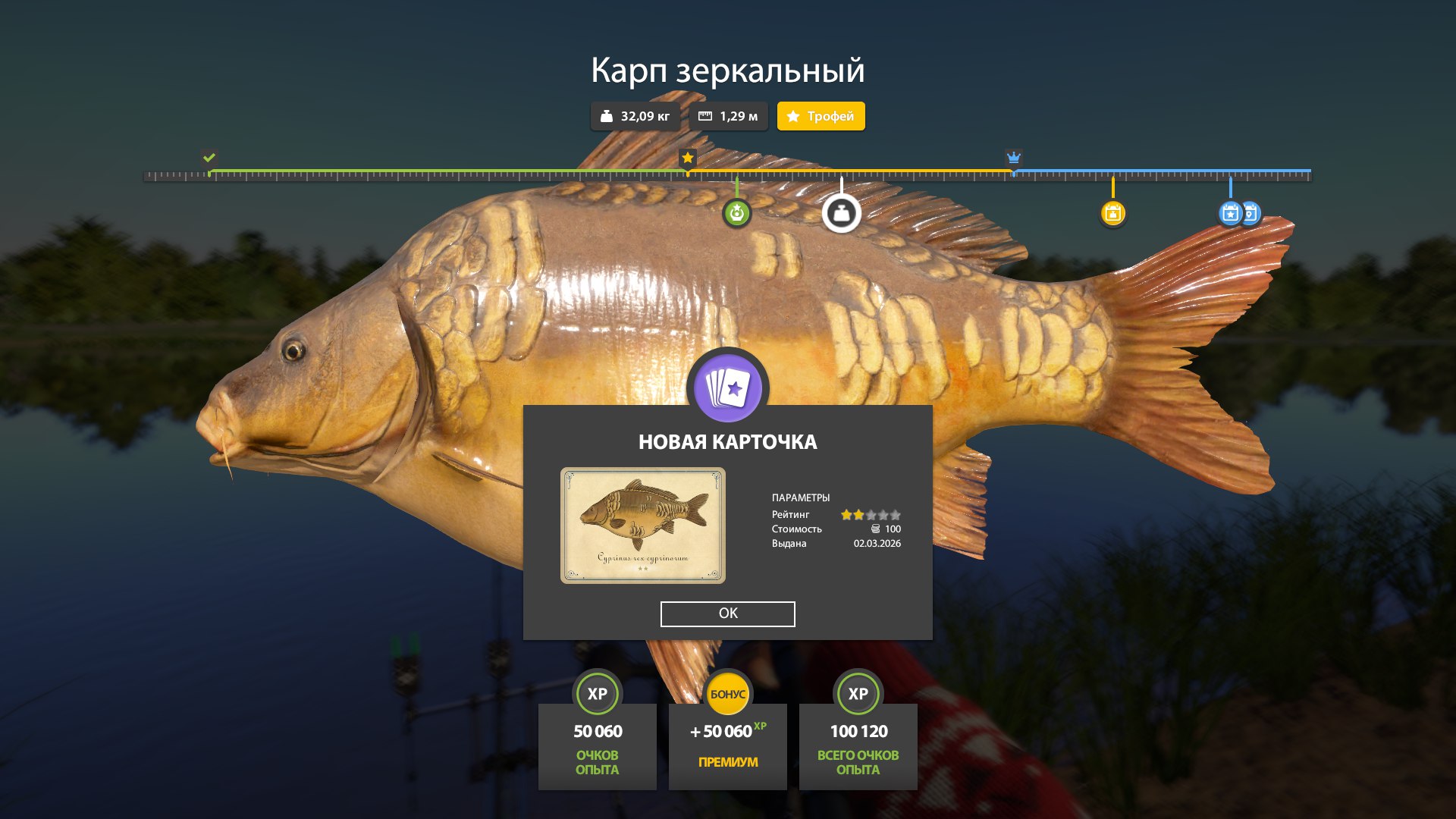Click the star icon on the Трофей badge

(x=793, y=116)
